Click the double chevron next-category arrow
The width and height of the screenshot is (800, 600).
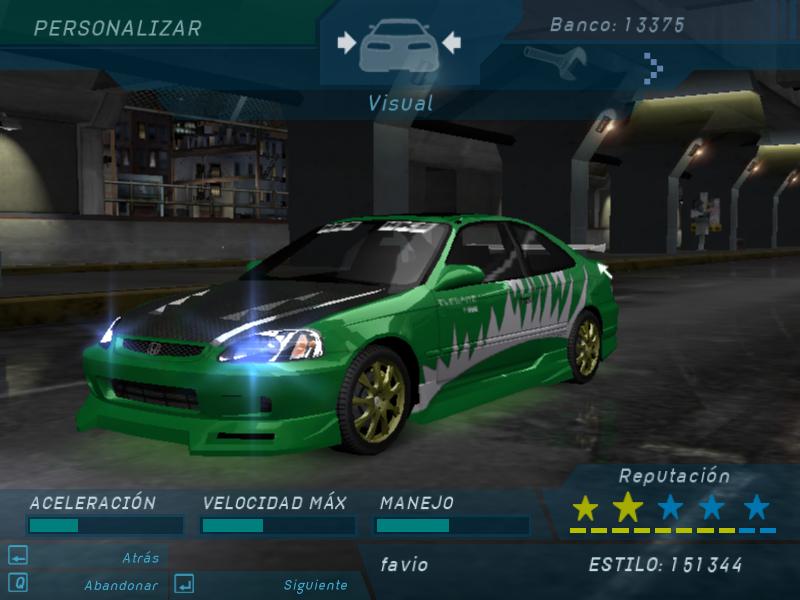pos(653,67)
